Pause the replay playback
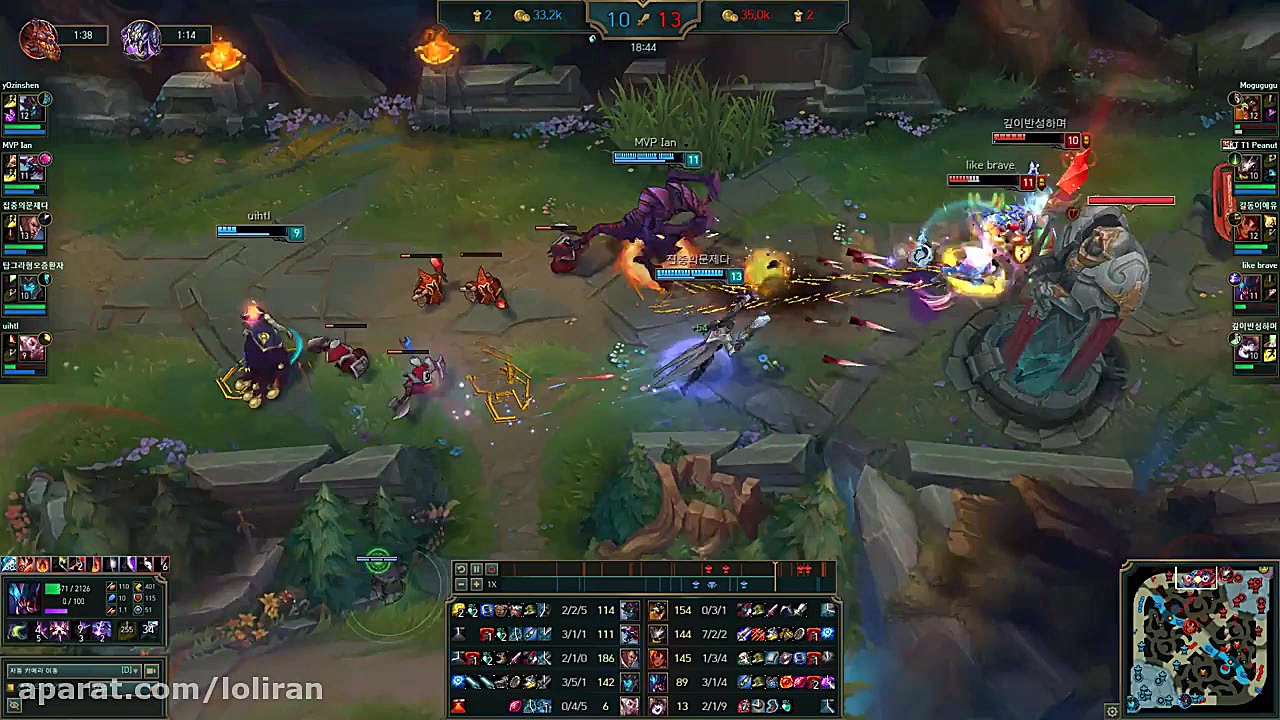Image resolution: width=1280 pixels, height=720 pixels. tap(475, 568)
